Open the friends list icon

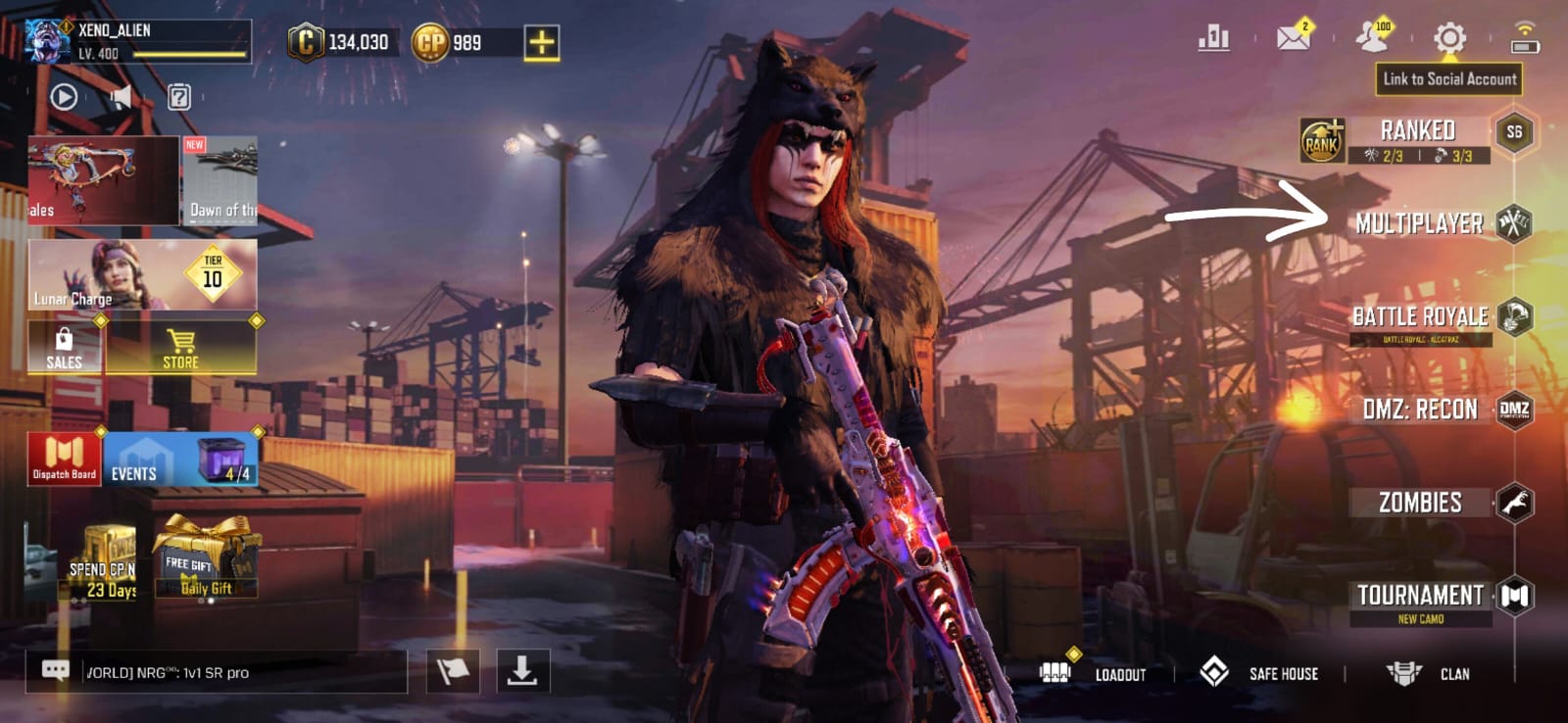(x=1372, y=38)
